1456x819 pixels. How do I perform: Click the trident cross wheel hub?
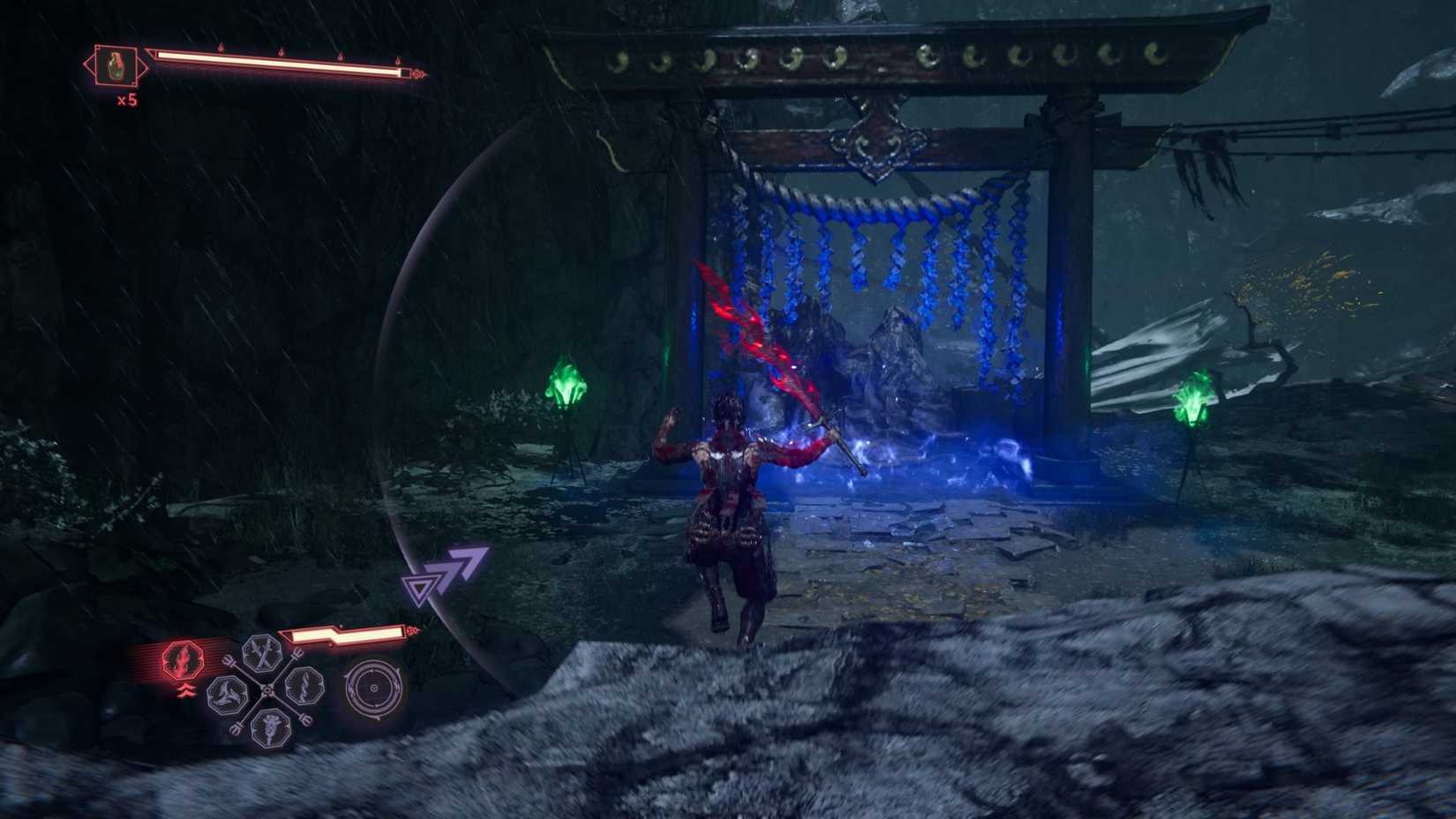(x=268, y=690)
